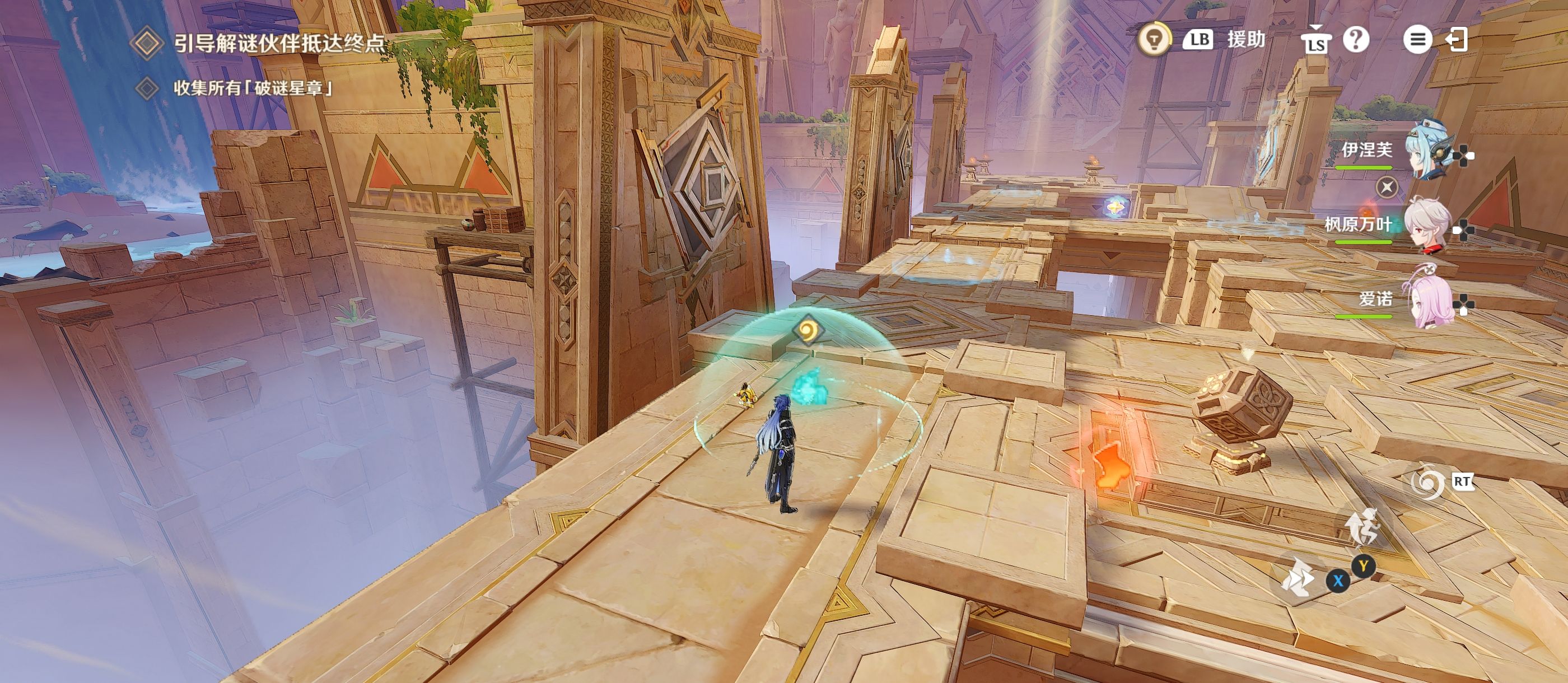This screenshot has width=1568, height=683.
Task: Click the exit door icon to leave
Action: [1457, 40]
